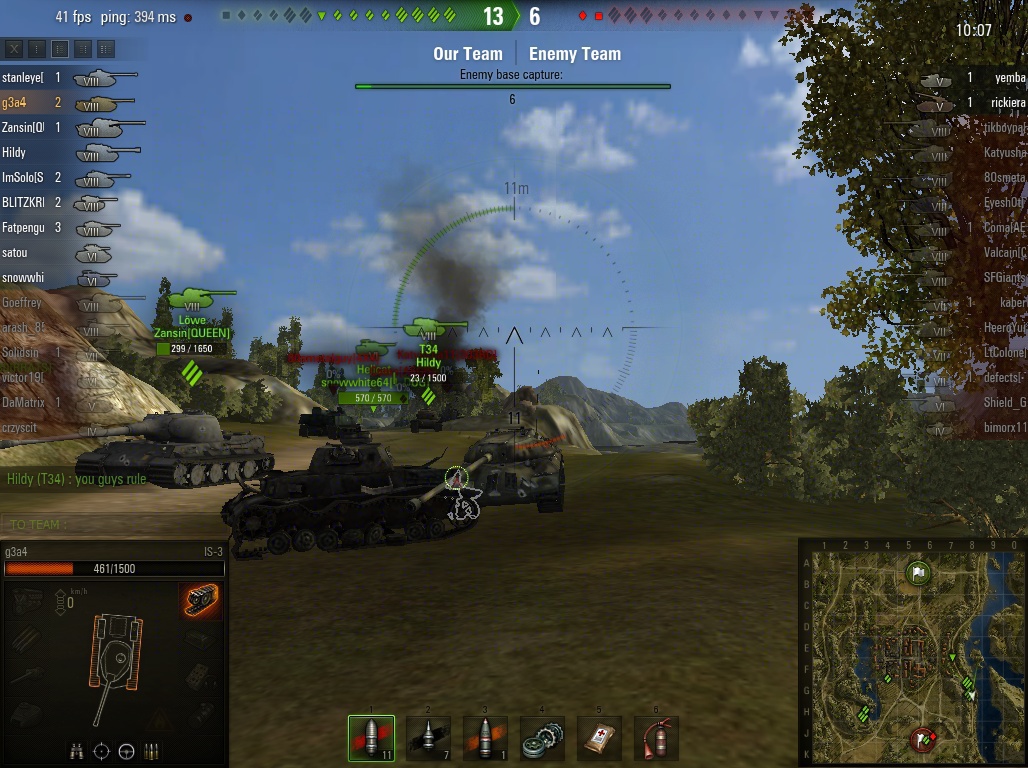Click the binoculars crew icon

click(x=77, y=751)
